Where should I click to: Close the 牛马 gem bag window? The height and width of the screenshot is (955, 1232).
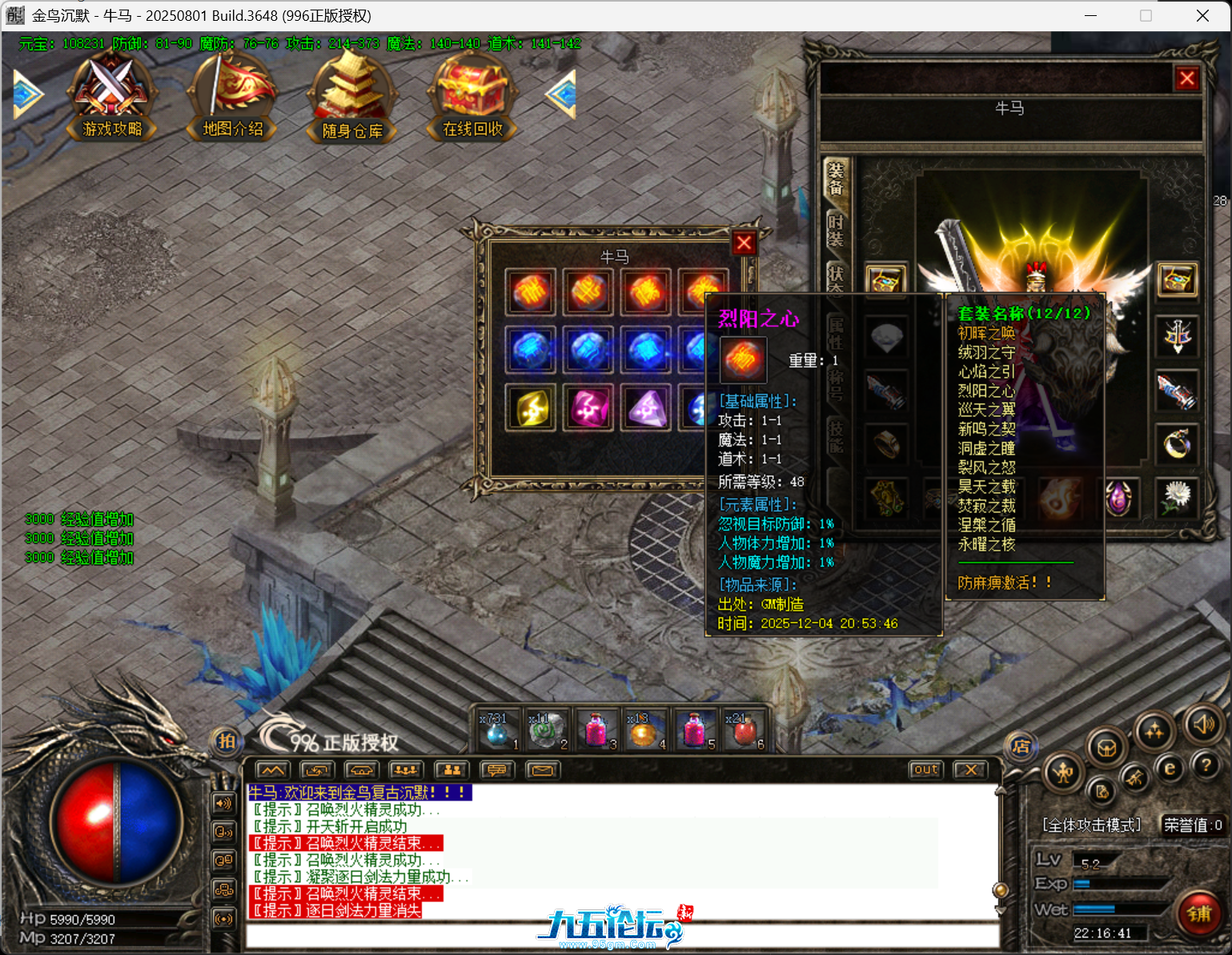click(x=744, y=243)
